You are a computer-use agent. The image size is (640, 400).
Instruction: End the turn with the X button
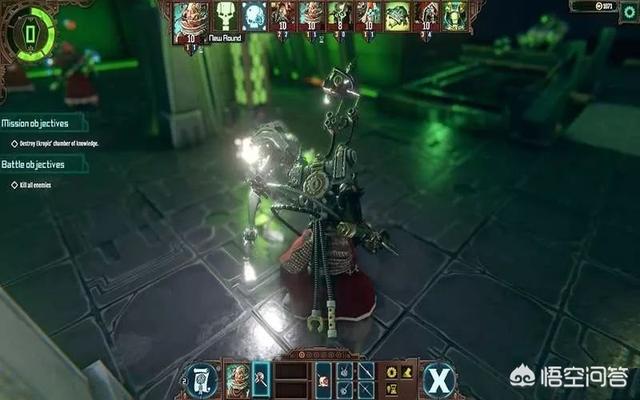(x=441, y=378)
